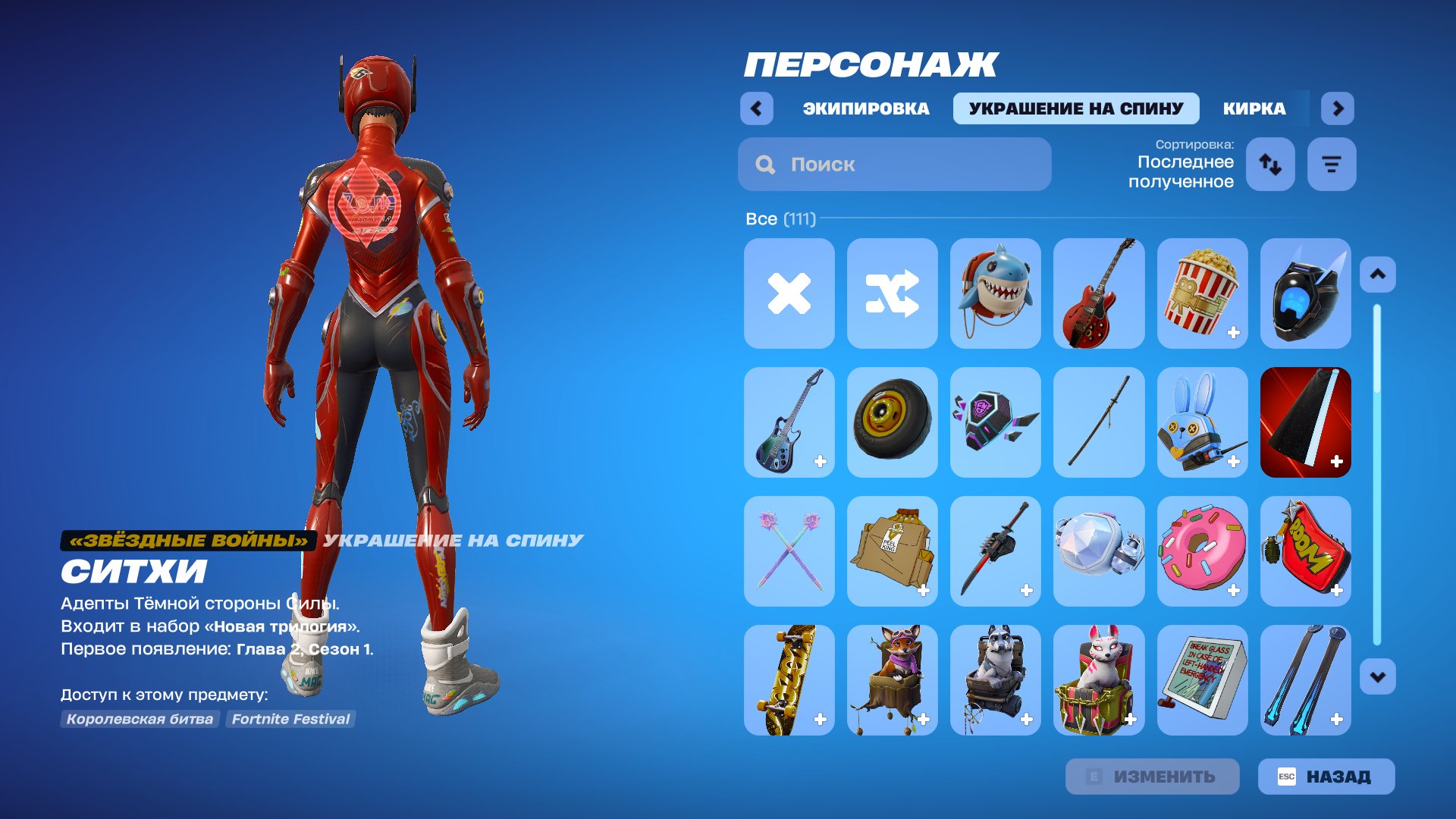
Task: Click the Fortnite Festival availability tag
Action: [290, 719]
